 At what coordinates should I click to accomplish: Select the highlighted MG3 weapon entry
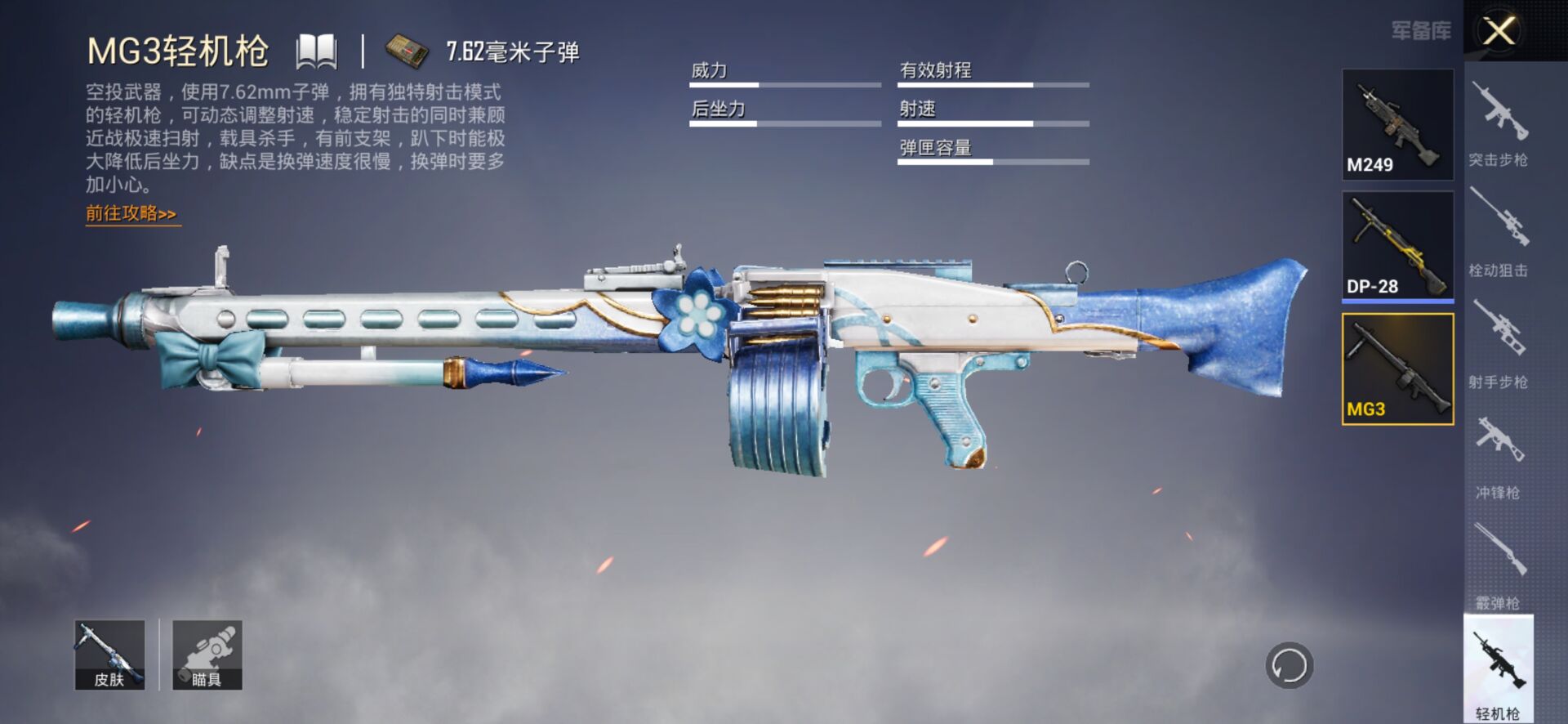1397,369
